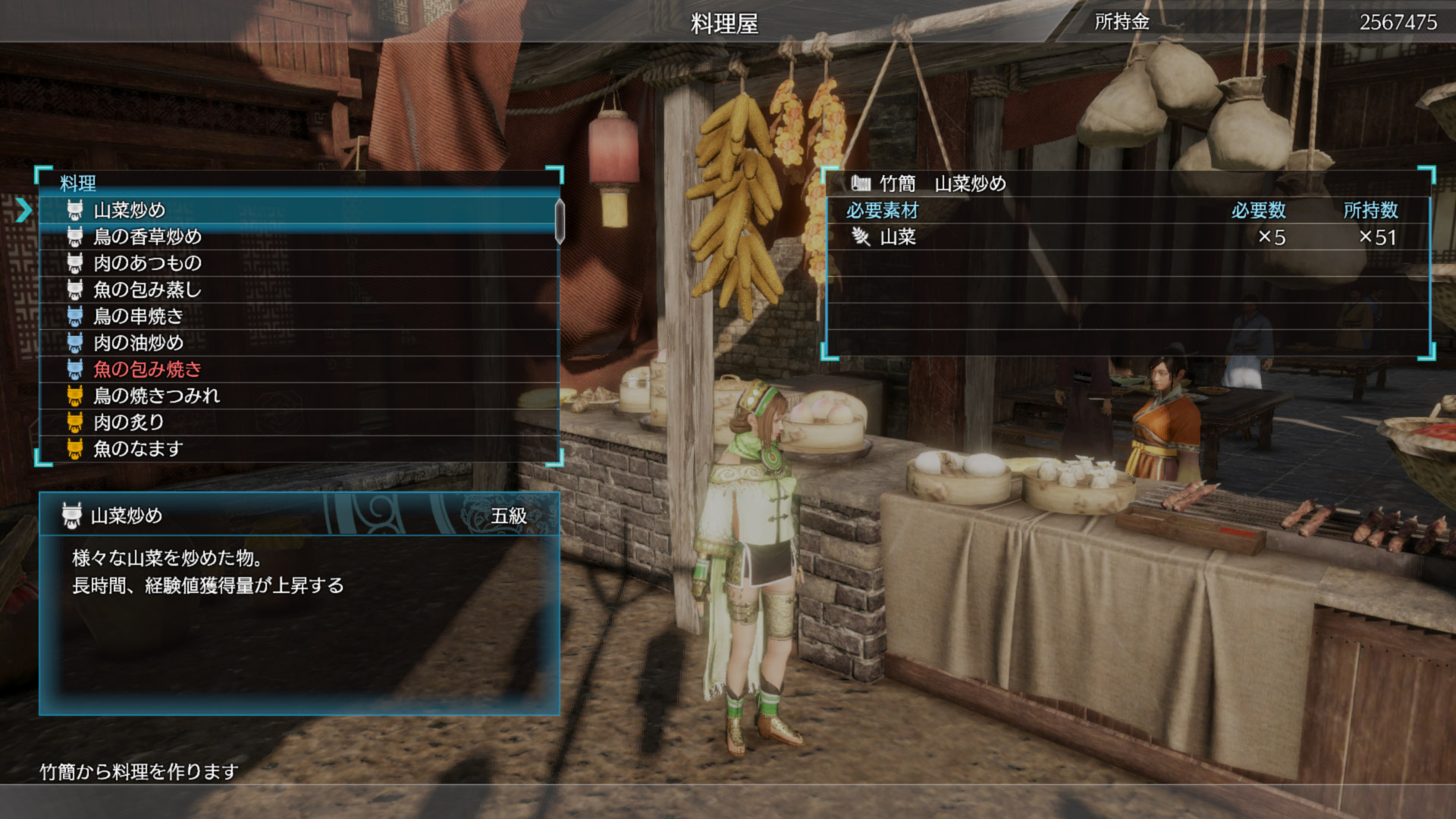Select the 肉のあつもの recipe

pyautogui.click(x=147, y=263)
